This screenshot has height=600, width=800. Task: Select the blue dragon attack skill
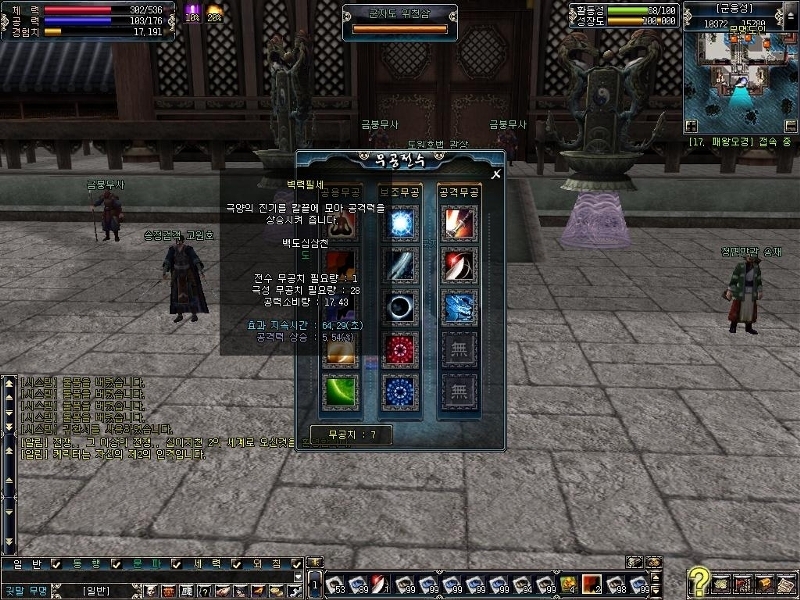tap(460, 306)
